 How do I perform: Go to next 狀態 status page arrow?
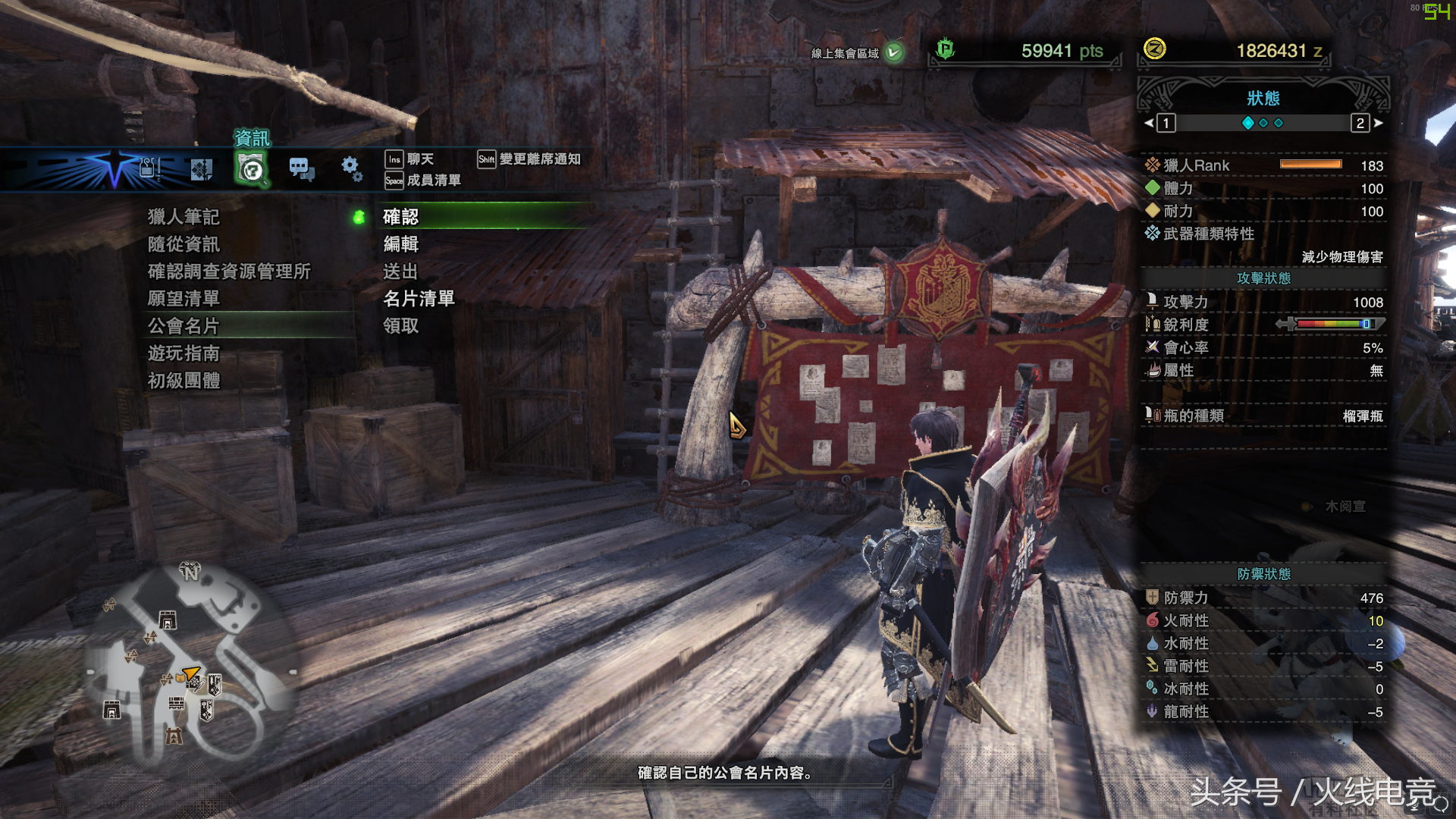pyautogui.click(x=1378, y=123)
